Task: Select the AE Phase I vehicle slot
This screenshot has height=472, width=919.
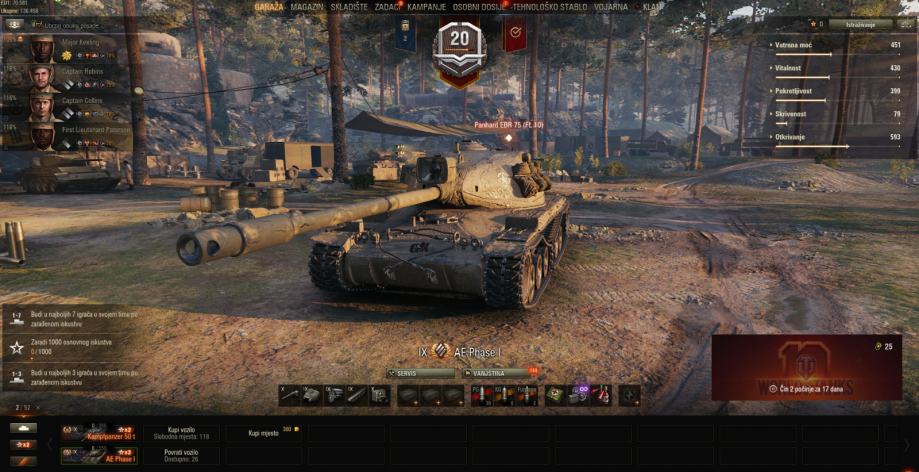Action: (x=98, y=455)
